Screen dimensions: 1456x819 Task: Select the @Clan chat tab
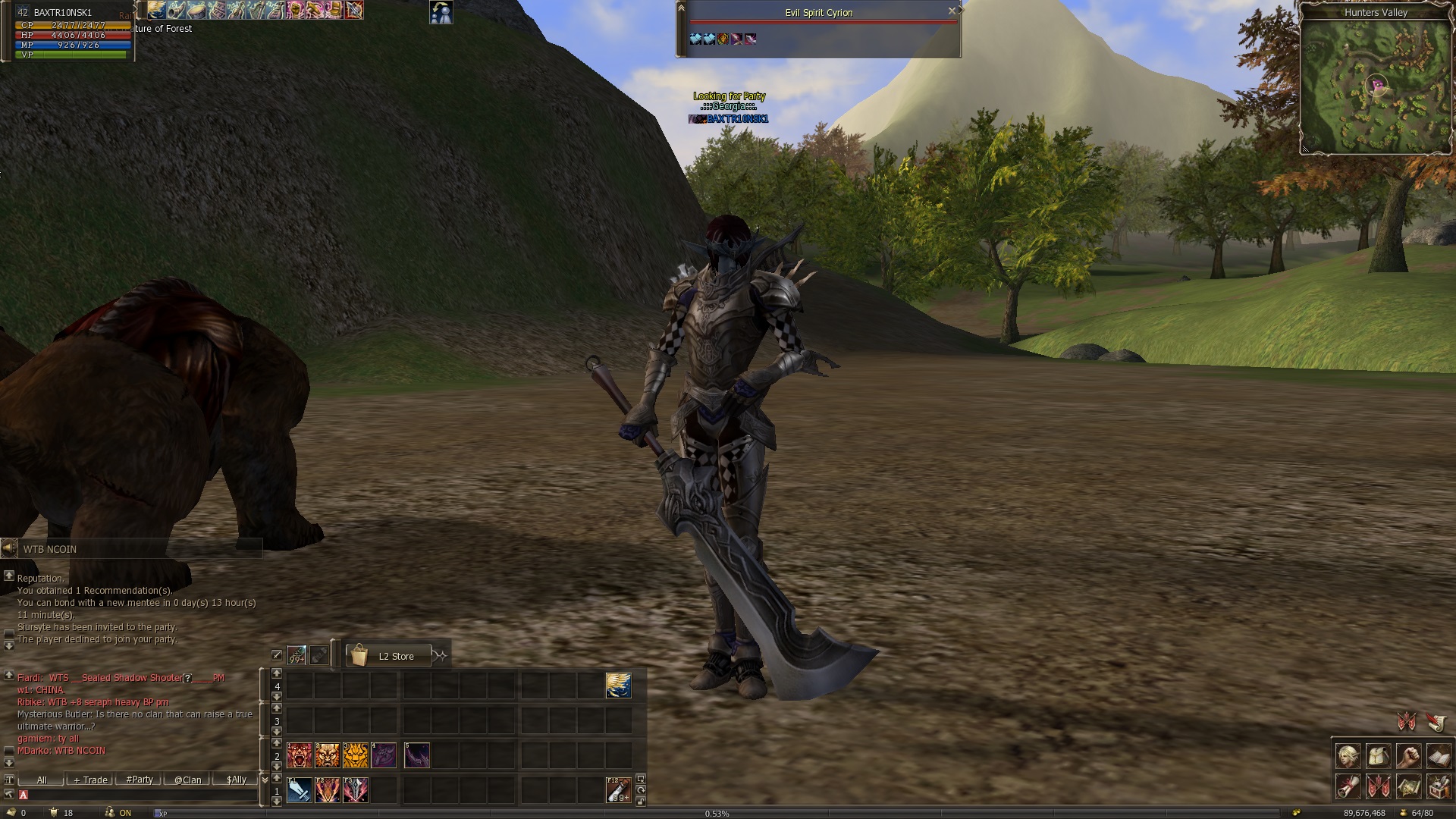(x=188, y=780)
